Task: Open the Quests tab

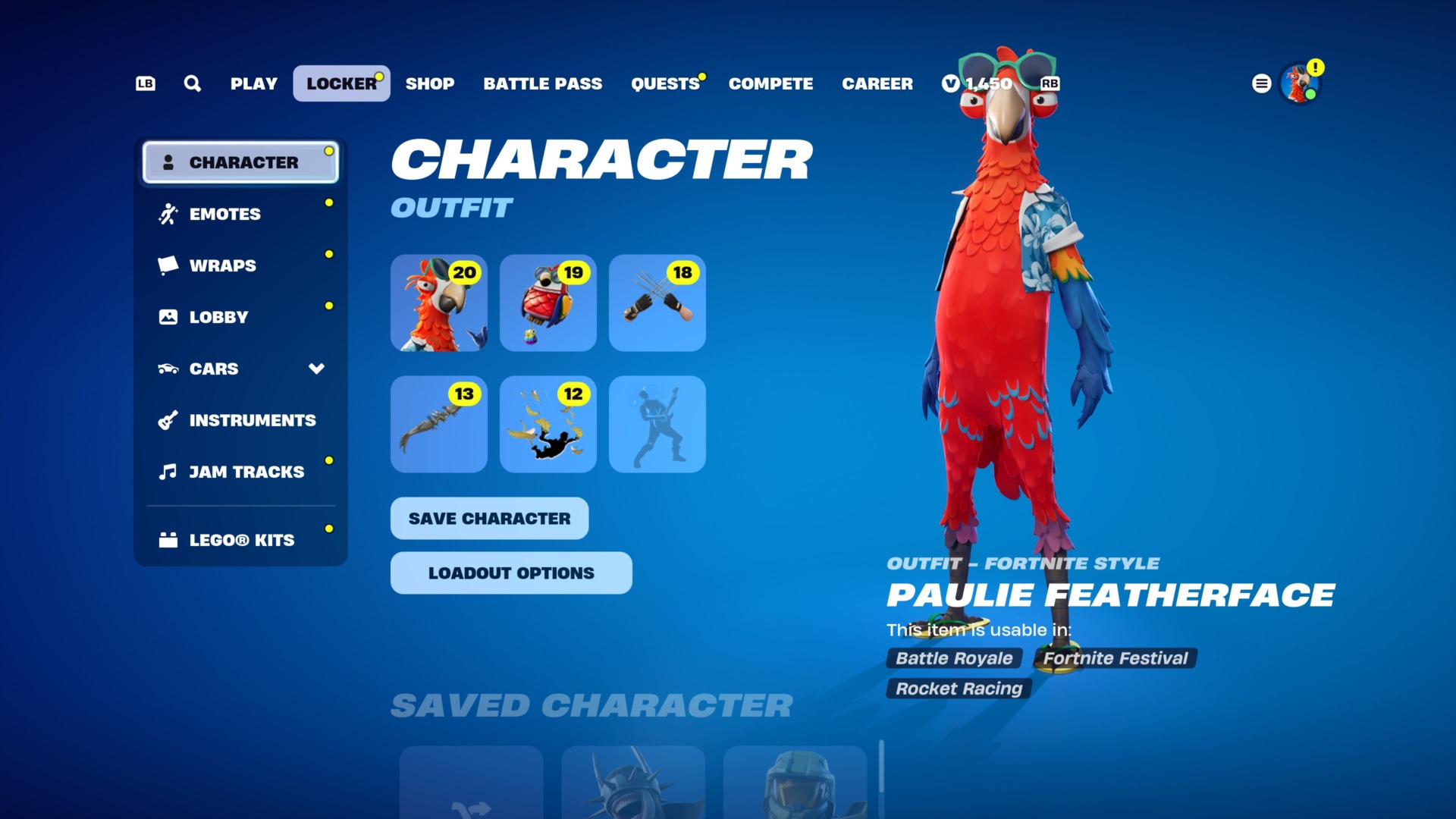Action: pos(664,83)
